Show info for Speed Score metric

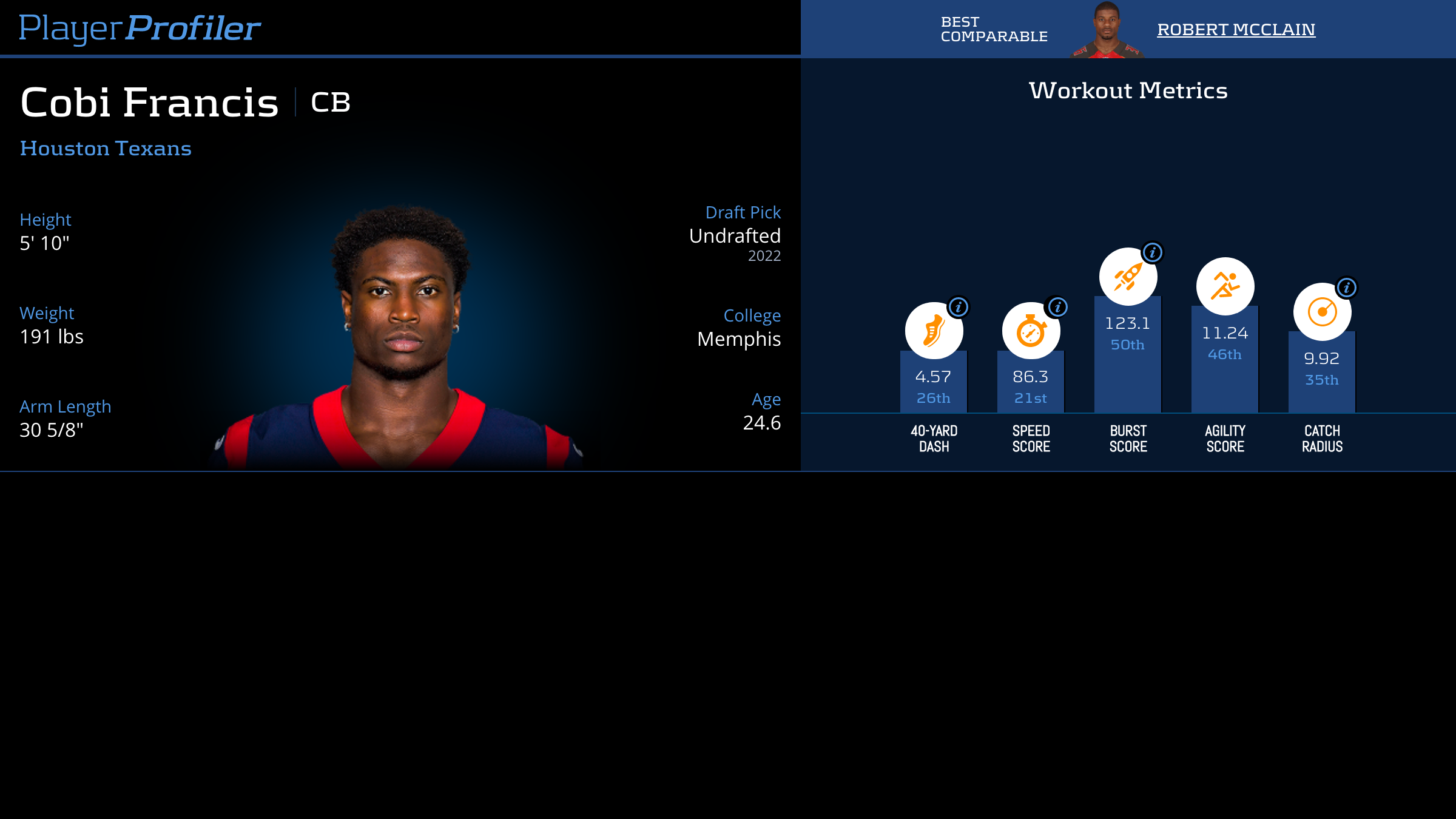(1058, 307)
